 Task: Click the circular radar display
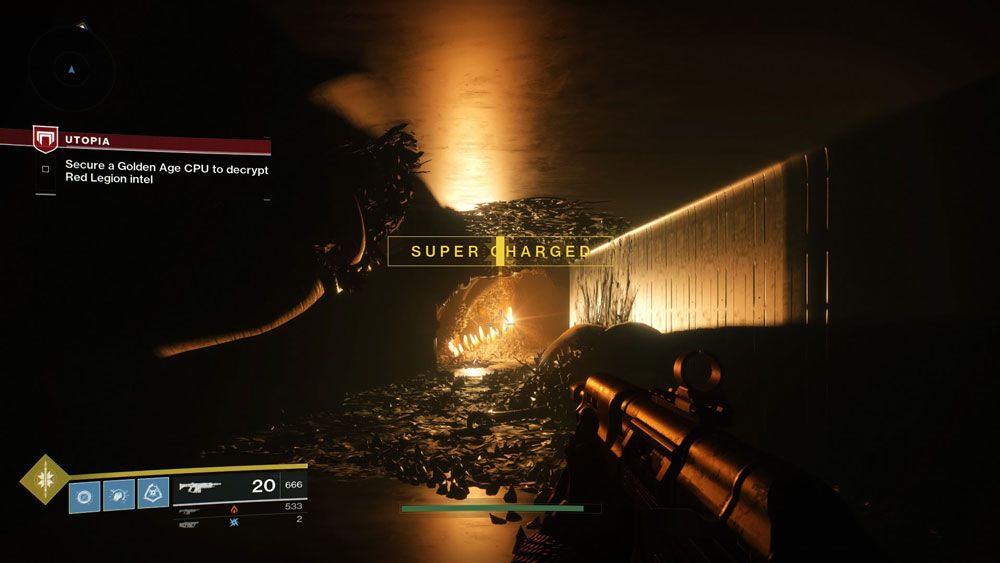point(71,68)
